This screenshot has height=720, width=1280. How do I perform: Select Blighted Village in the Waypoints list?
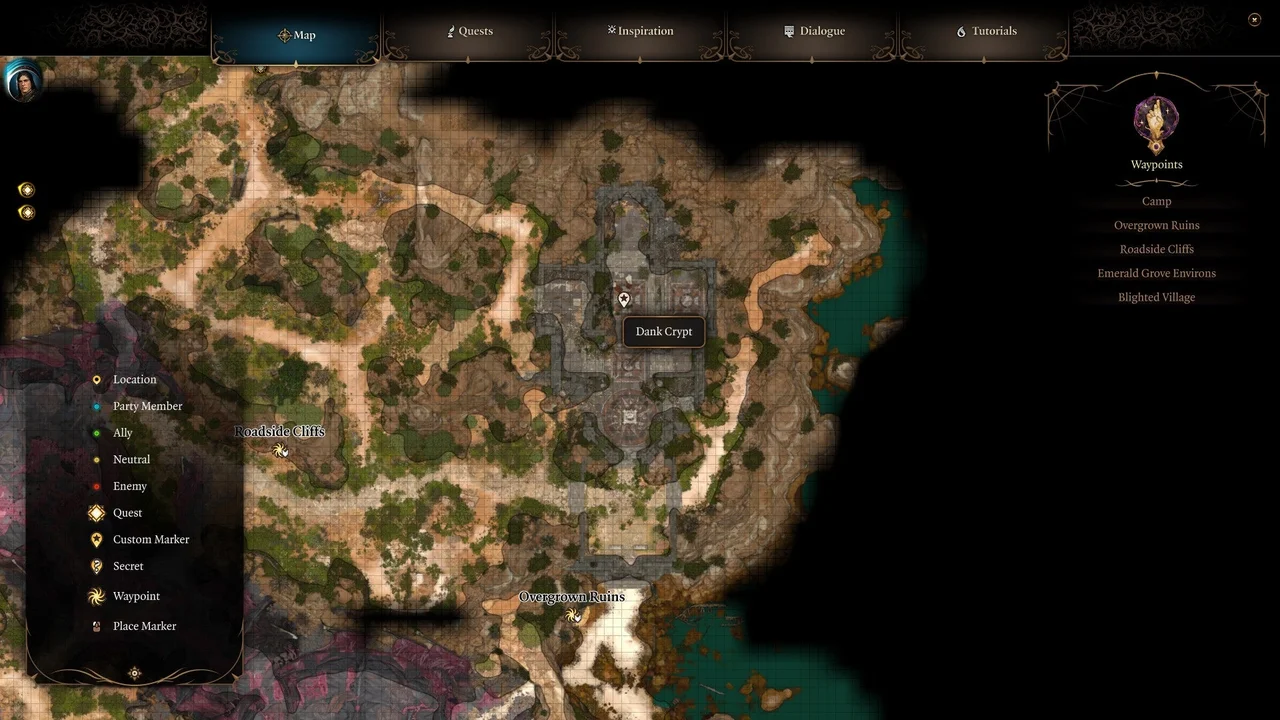[1156, 297]
